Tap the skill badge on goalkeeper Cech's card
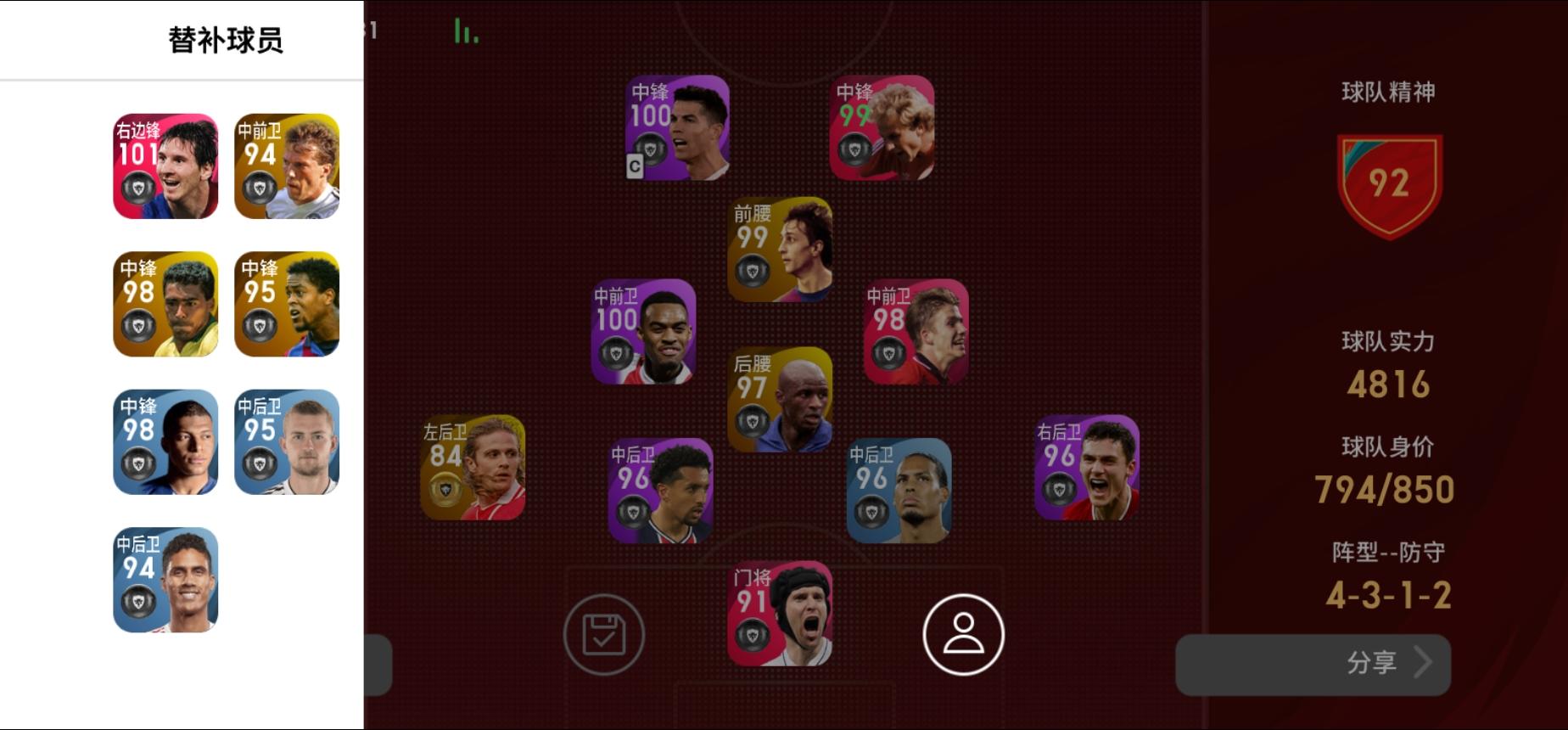Image resolution: width=1568 pixels, height=730 pixels. click(x=754, y=634)
